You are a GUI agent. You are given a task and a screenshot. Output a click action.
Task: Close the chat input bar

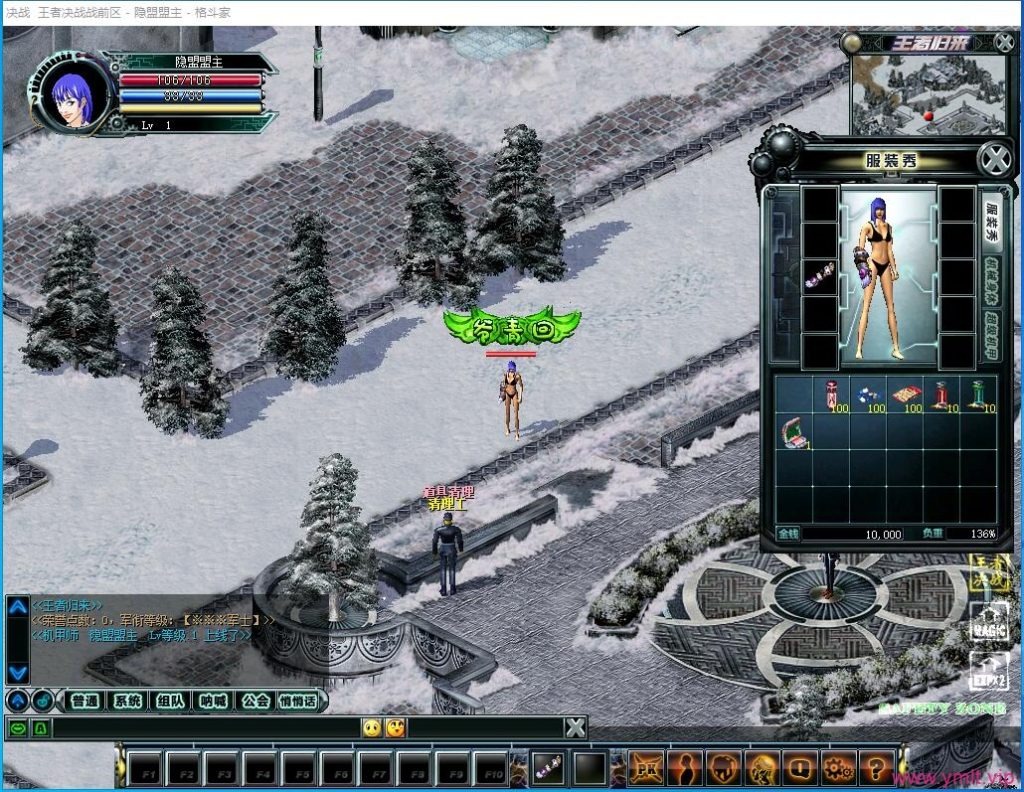575,728
